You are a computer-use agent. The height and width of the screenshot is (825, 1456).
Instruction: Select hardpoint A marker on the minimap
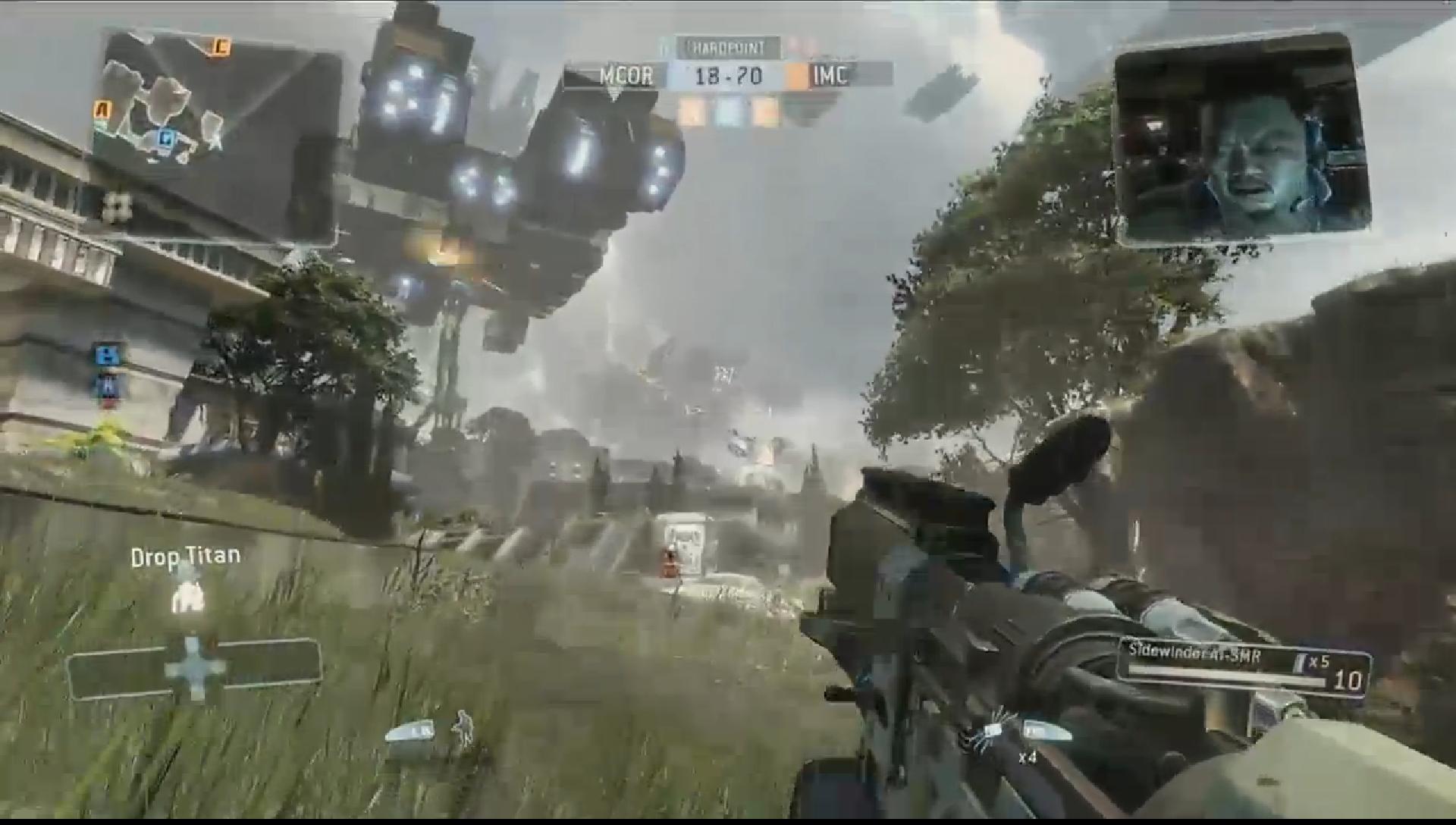tap(102, 111)
